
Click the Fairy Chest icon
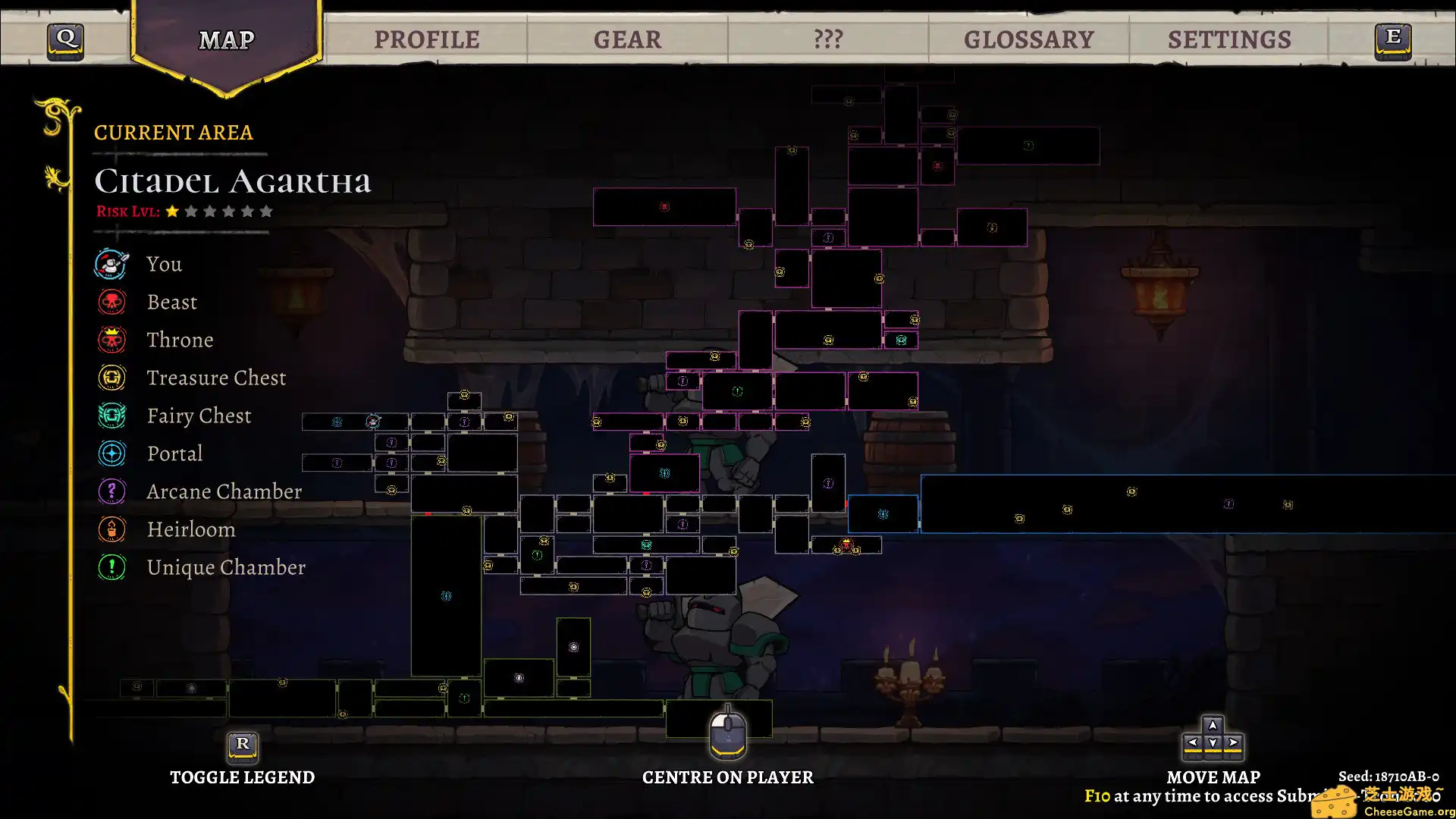point(111,416)
